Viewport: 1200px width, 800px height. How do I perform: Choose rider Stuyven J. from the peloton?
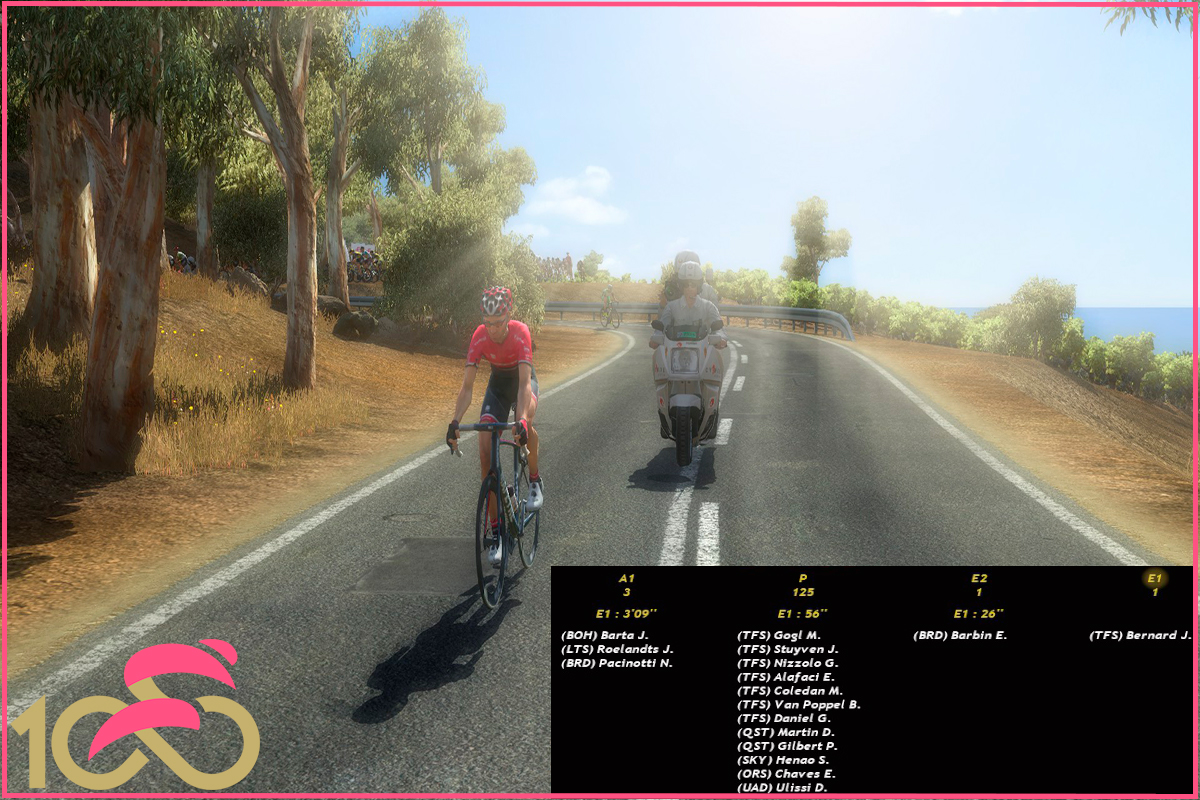click(787, 649)
